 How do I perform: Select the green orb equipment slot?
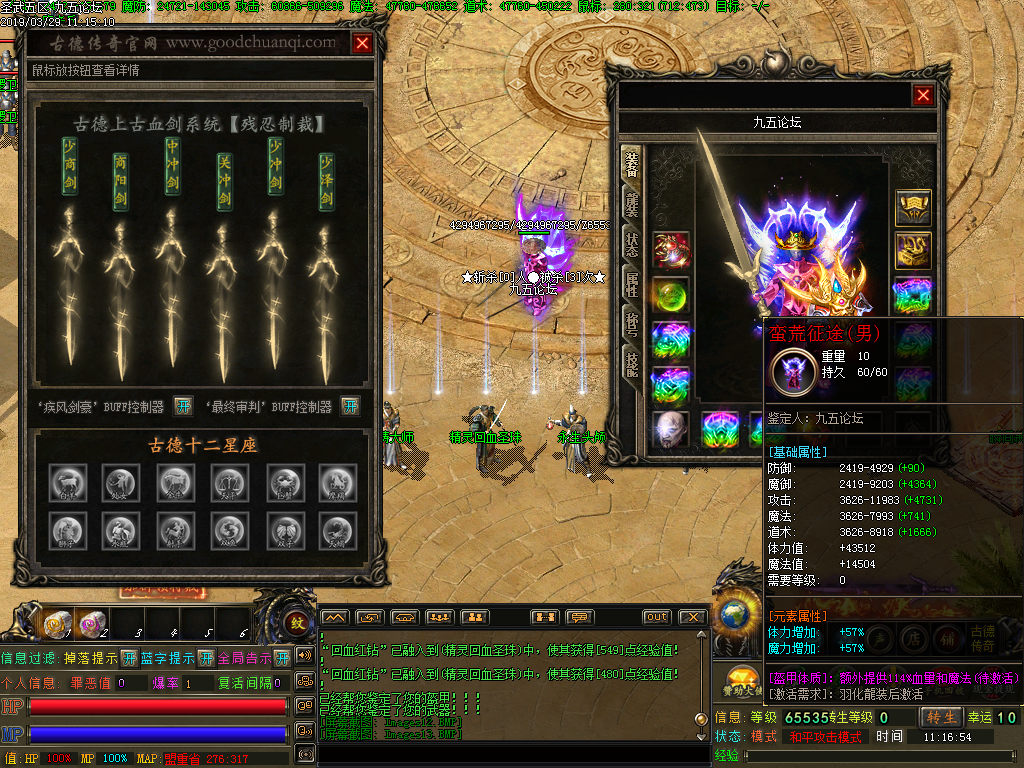[670, 295]
